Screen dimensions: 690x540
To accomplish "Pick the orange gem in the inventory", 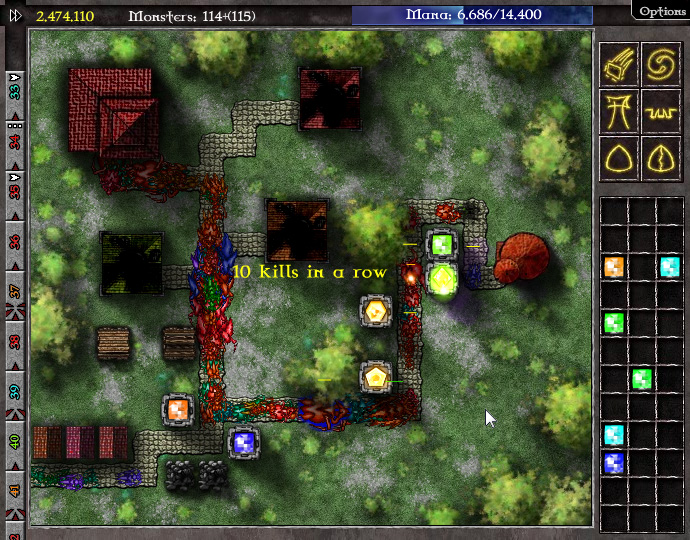I will (x=614, y=267).
